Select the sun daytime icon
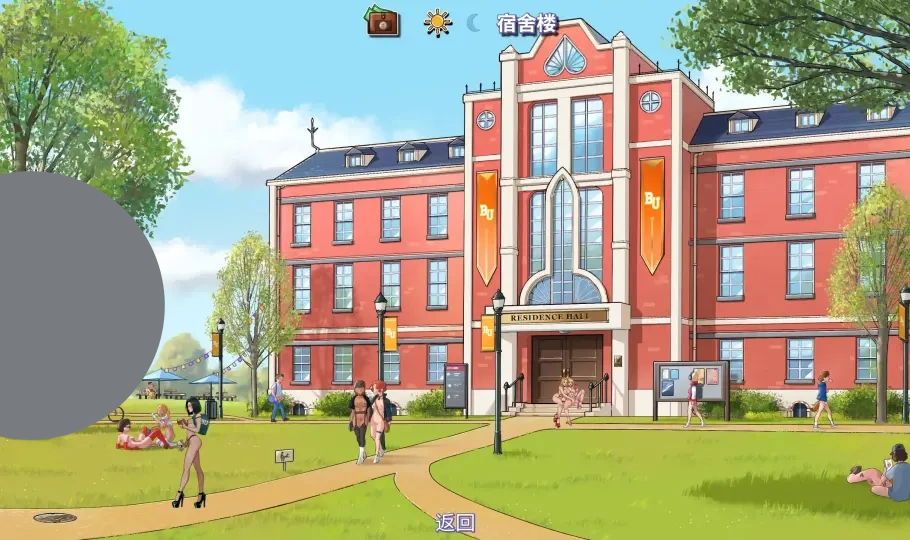Image resolution: width=910 pixels, height=540 pixels. click(x=437, y=22)
